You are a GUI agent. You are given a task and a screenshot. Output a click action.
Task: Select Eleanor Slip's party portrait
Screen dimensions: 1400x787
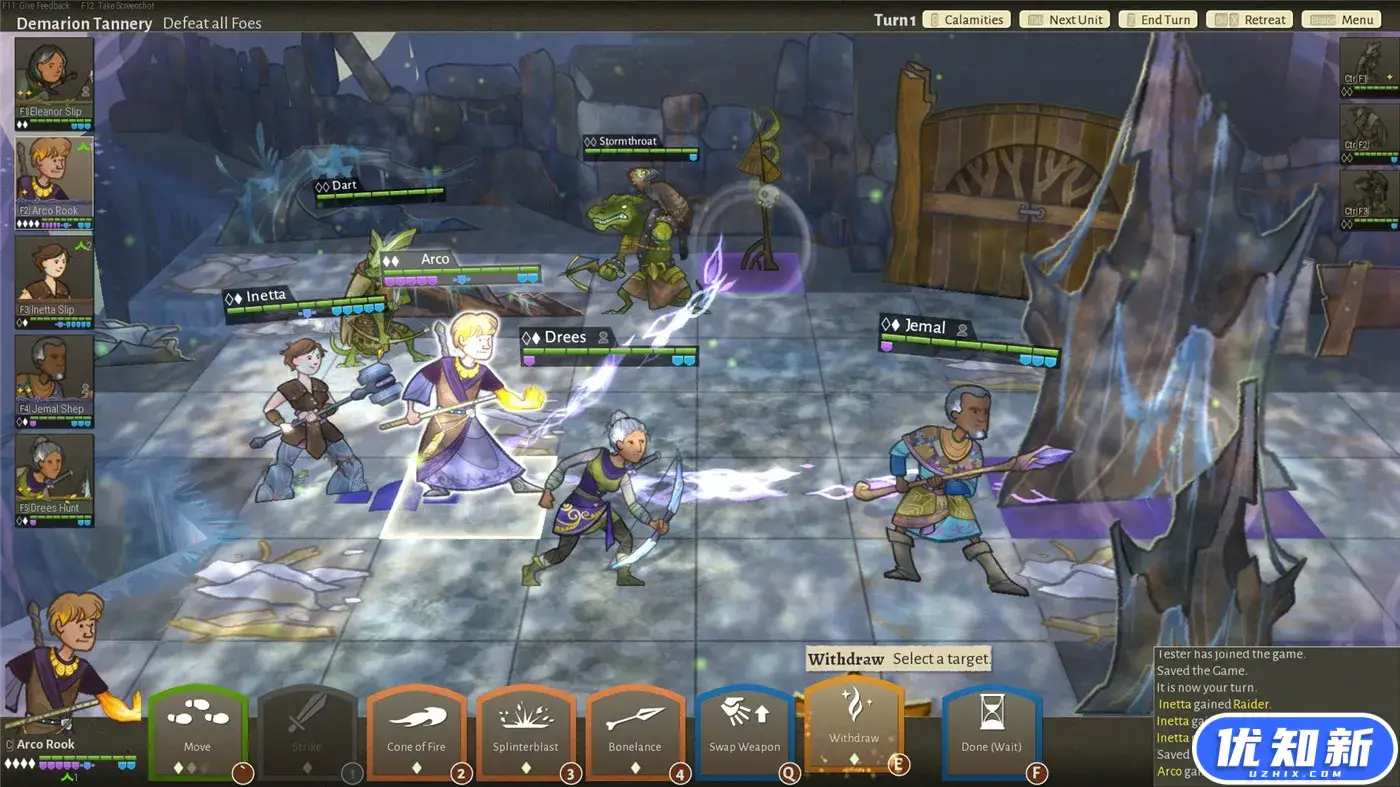pyautogui.click(x=55, y=82)
